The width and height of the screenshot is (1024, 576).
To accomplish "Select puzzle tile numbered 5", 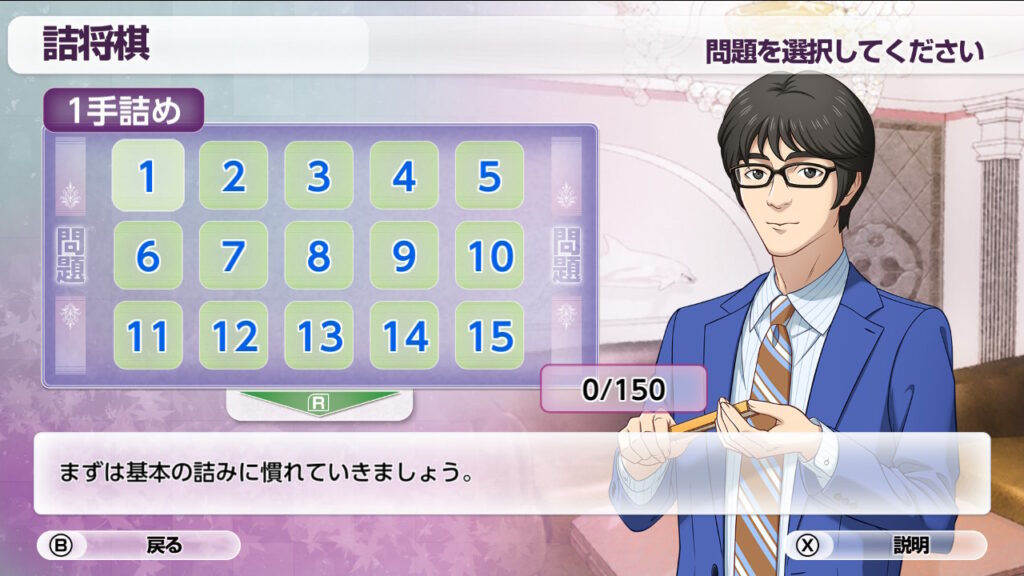I will 489,176.
